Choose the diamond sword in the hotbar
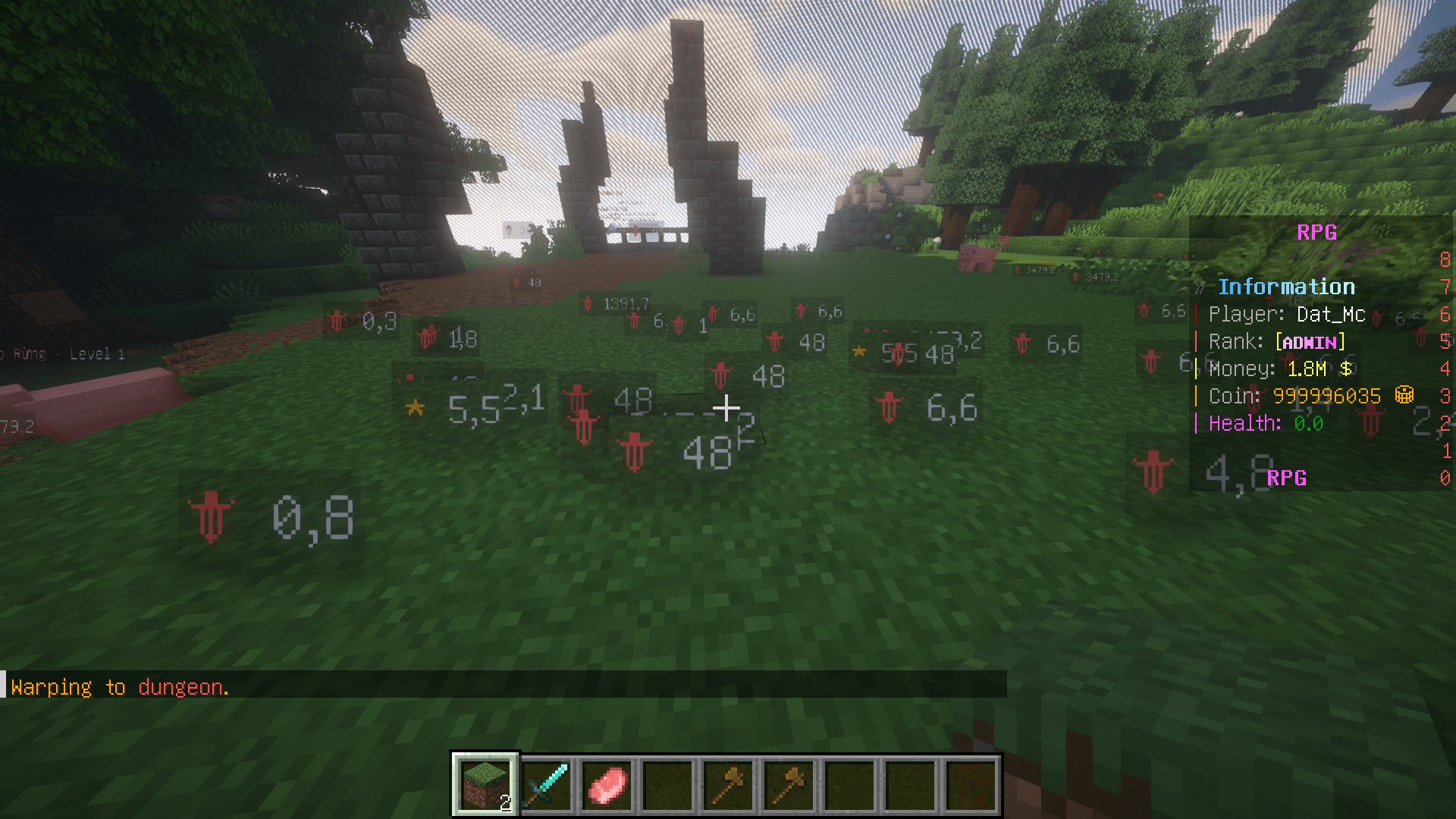This screenshot has width=1456, height=819. (546, 784)
